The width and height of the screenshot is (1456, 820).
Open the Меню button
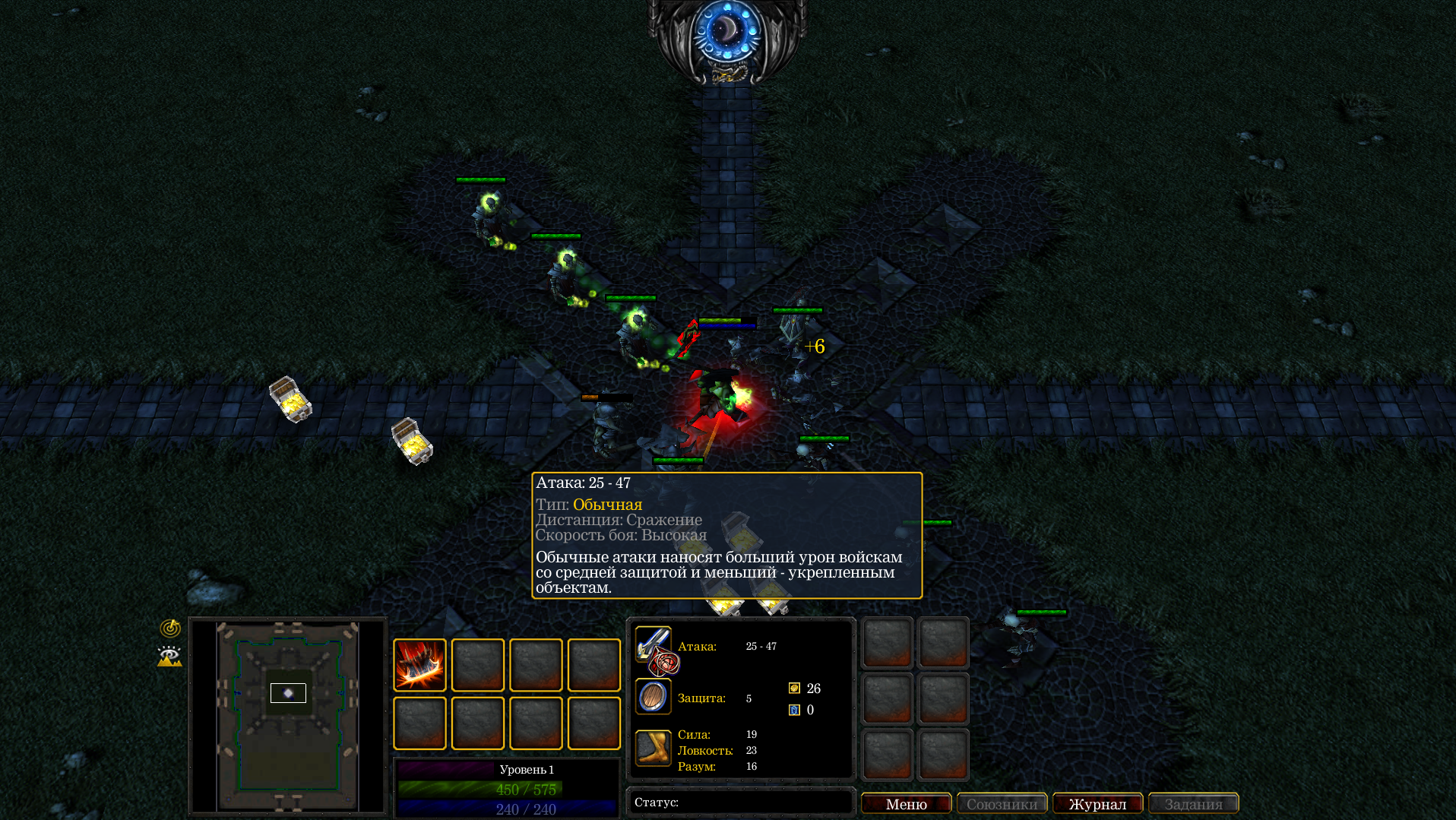click(906, 803)
